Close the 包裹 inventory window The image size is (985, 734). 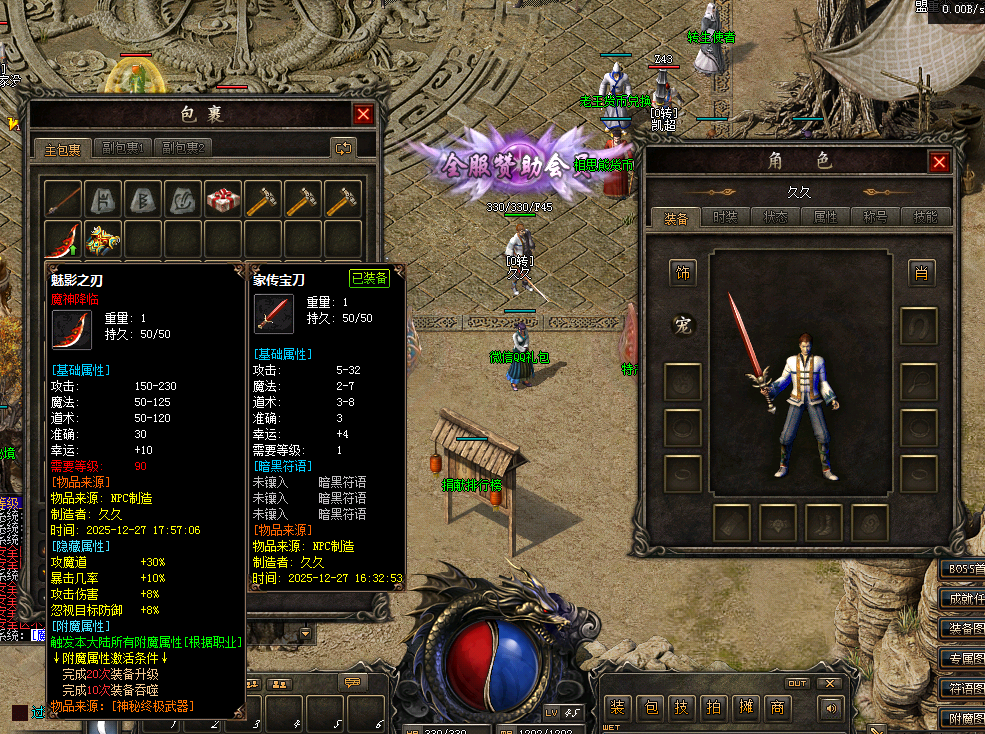[x=363, y=115]
